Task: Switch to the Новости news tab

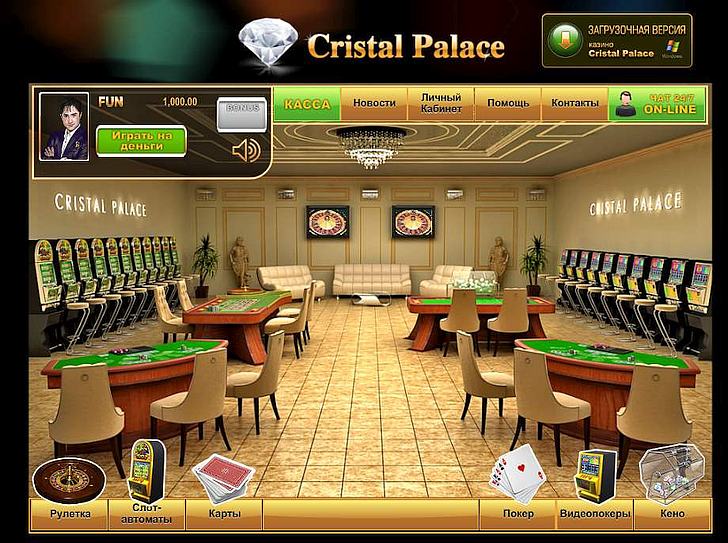Action: [x=374, y=104]
